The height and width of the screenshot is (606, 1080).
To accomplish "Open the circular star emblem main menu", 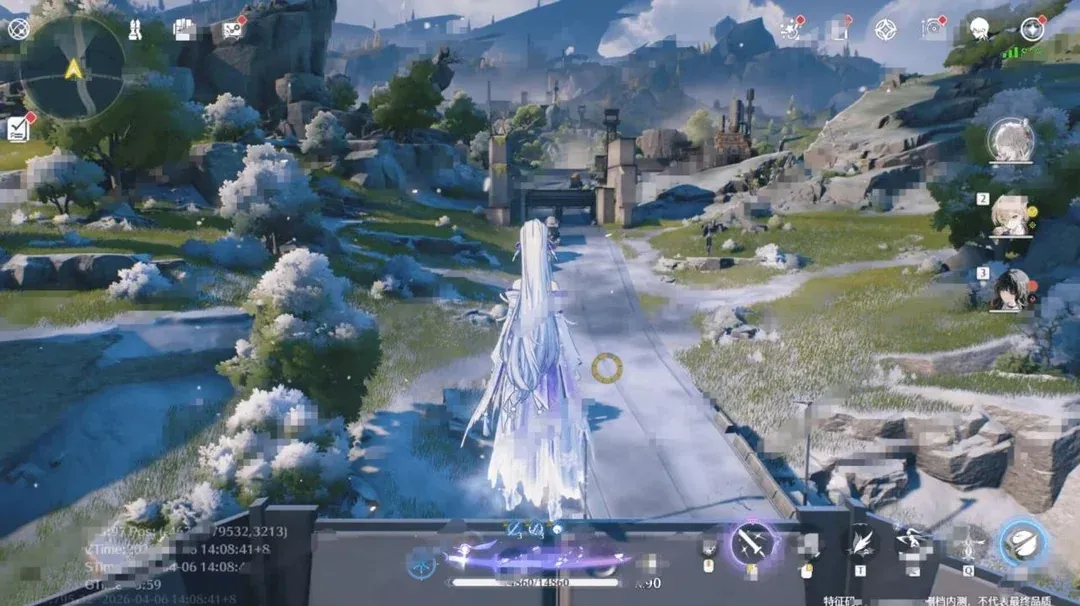I will [x=1031, y=29].
